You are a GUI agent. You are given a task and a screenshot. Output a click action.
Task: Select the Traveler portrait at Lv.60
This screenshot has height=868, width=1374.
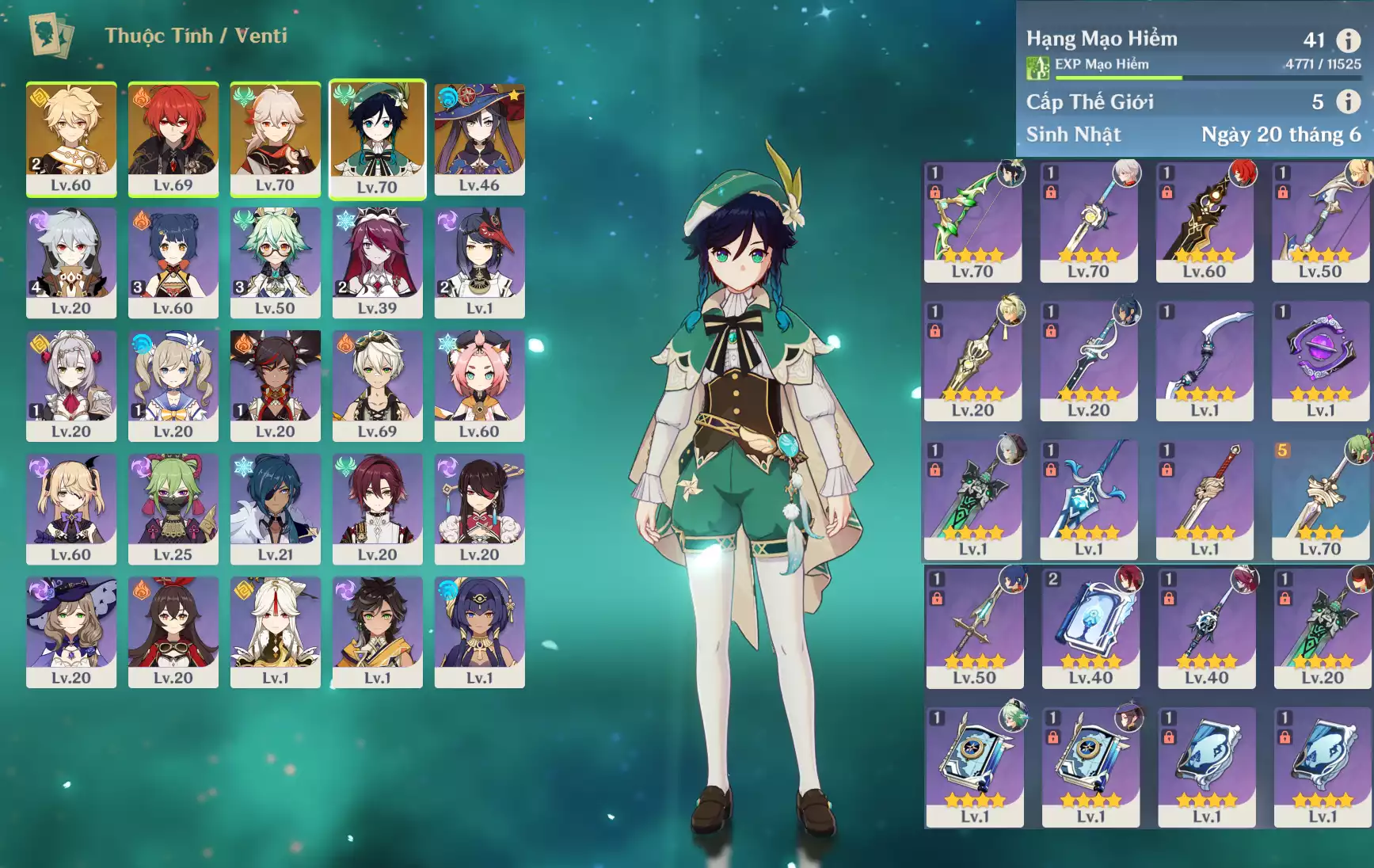(71, 139)
